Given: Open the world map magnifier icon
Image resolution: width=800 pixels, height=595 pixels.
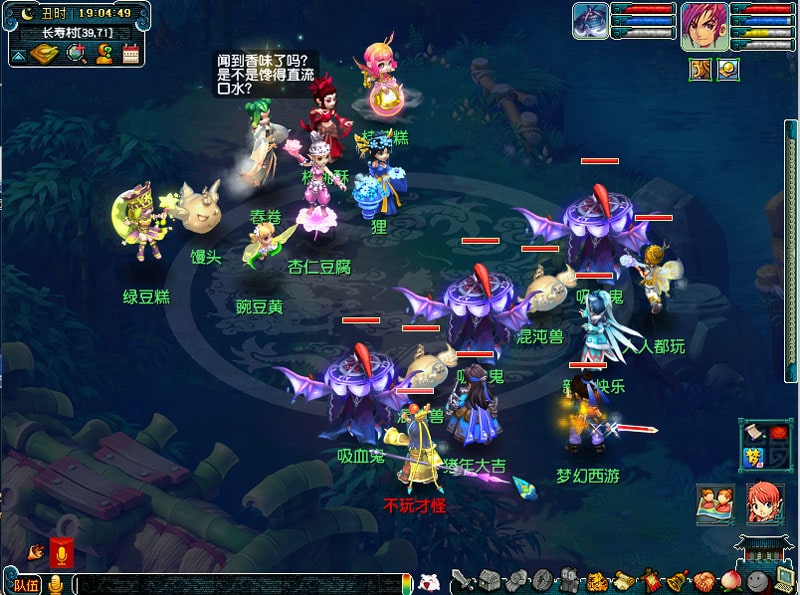Looking at the screenshot, I should pyautogui.click(x=77, y=54).
